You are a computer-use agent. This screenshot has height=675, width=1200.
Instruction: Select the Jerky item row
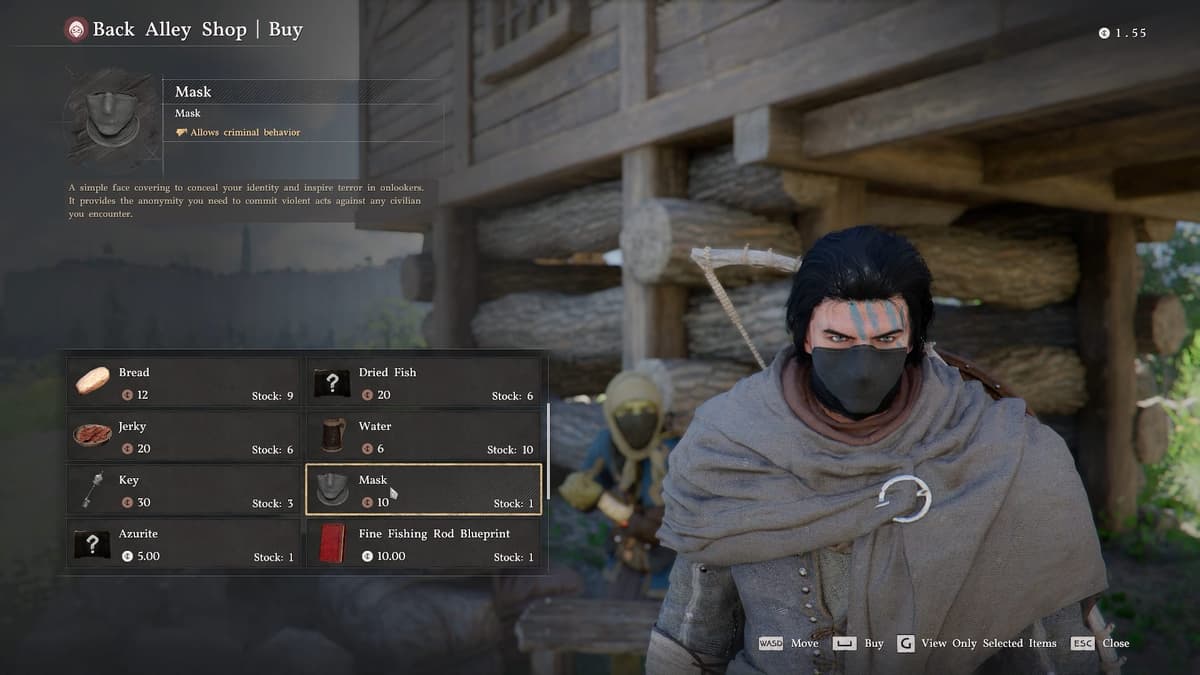coord(184,436)
